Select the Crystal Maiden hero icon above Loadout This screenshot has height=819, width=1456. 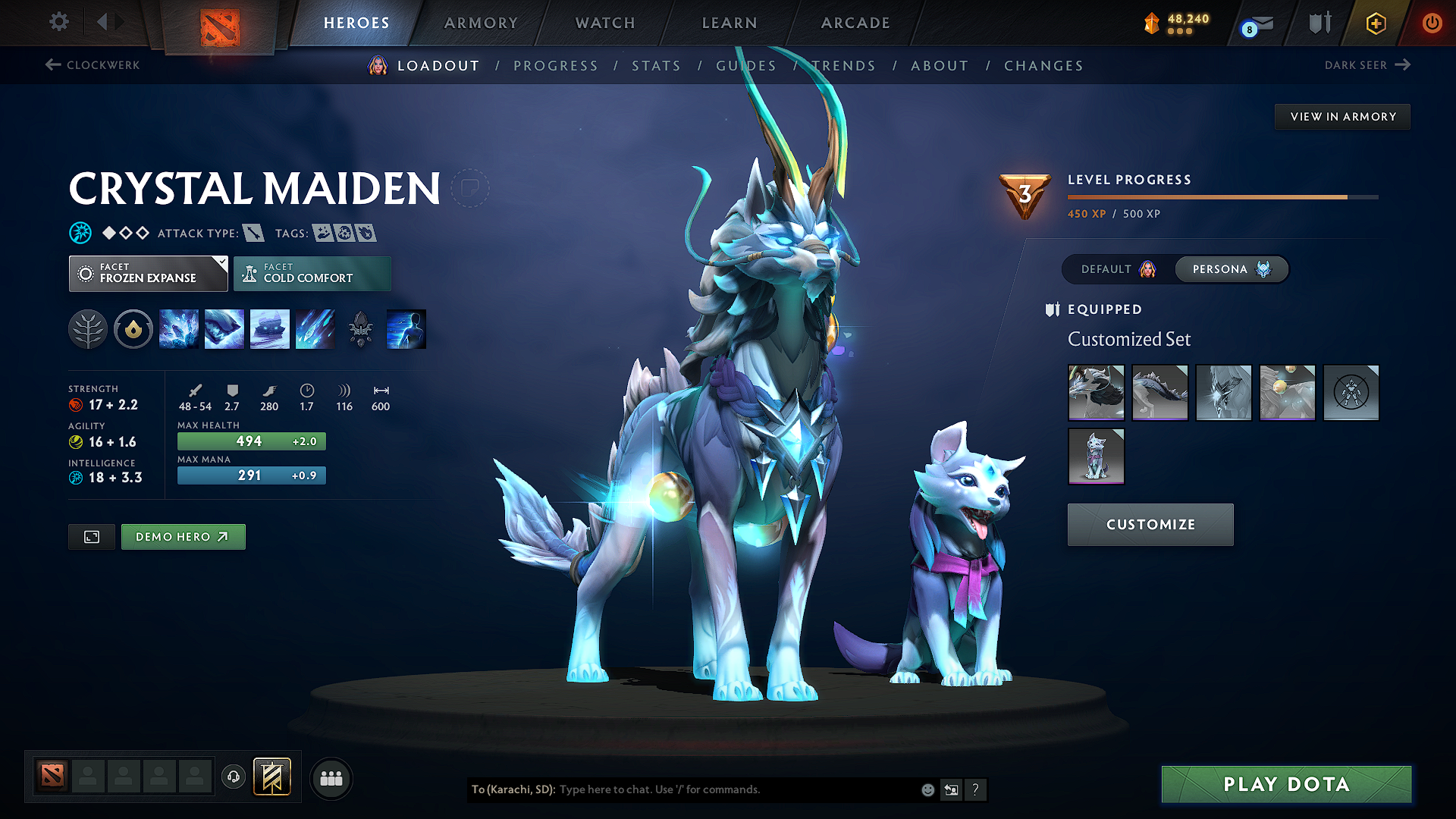(x=376, y=65)
